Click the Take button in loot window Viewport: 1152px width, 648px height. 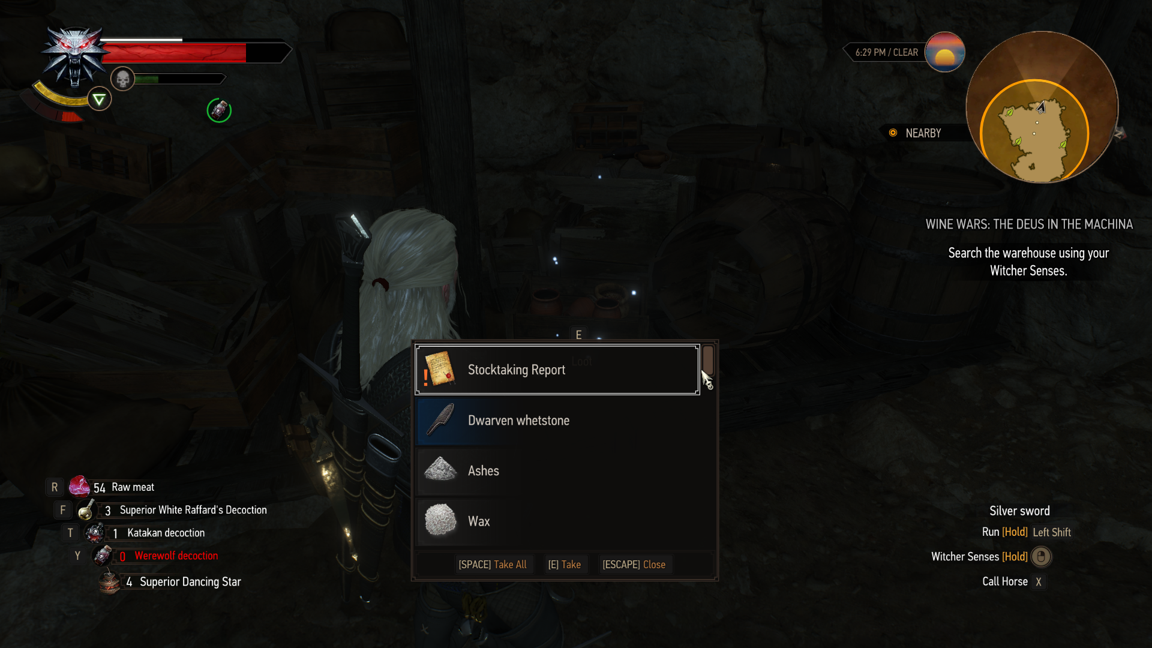point(564,565)
